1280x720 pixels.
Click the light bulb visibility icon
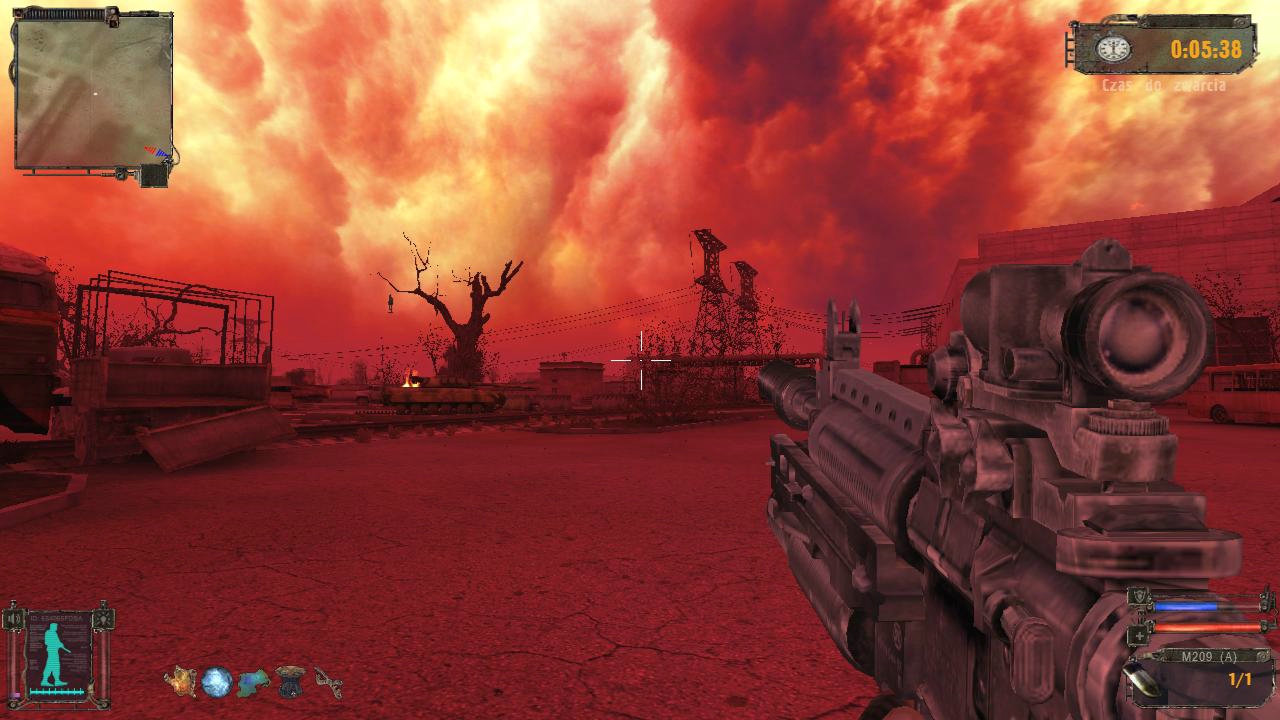click(x=102, y=620)
